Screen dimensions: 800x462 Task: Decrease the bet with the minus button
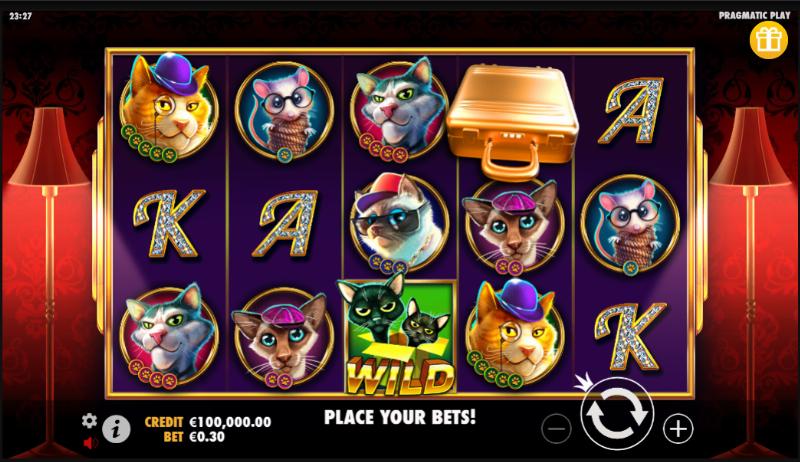point(557,429)
